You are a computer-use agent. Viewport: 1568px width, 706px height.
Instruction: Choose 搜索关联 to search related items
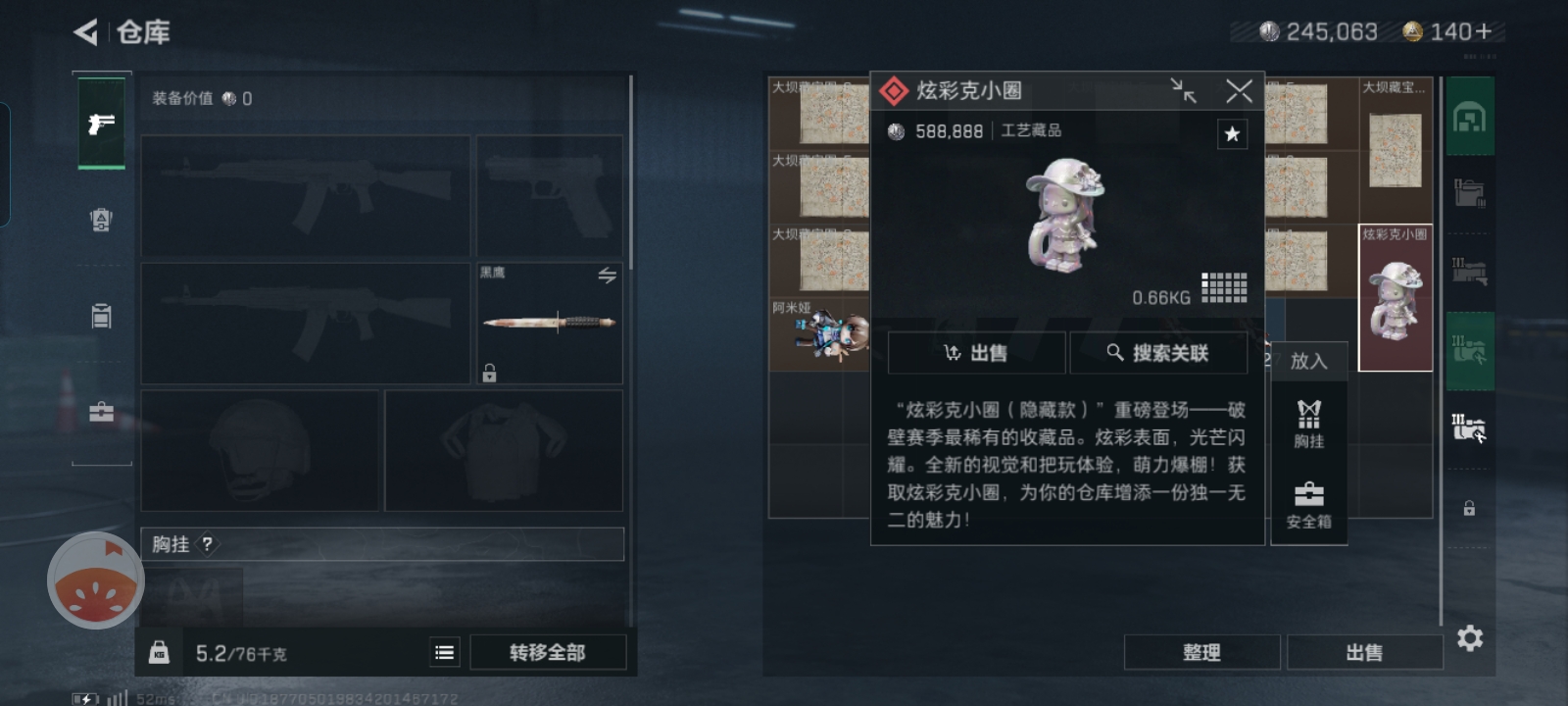point(1158,353)
